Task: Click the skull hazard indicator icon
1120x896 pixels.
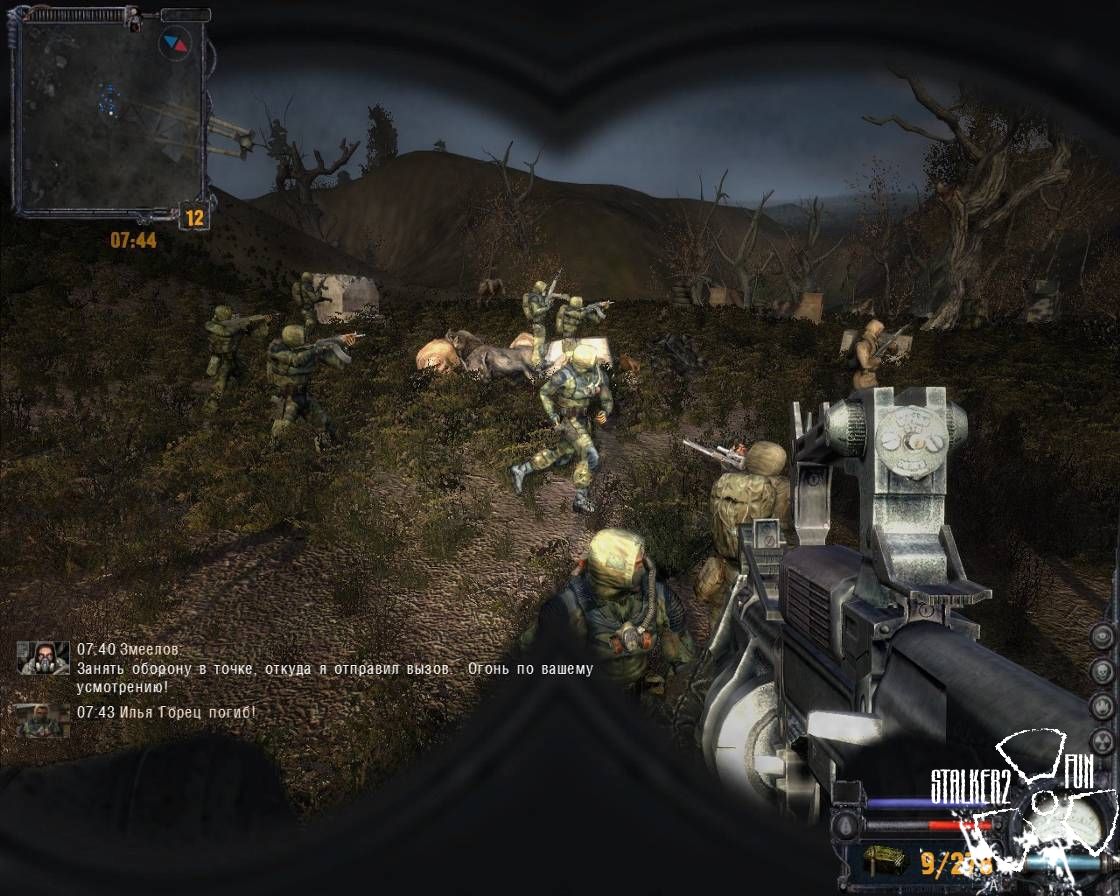Action: tap(1101, 670)
